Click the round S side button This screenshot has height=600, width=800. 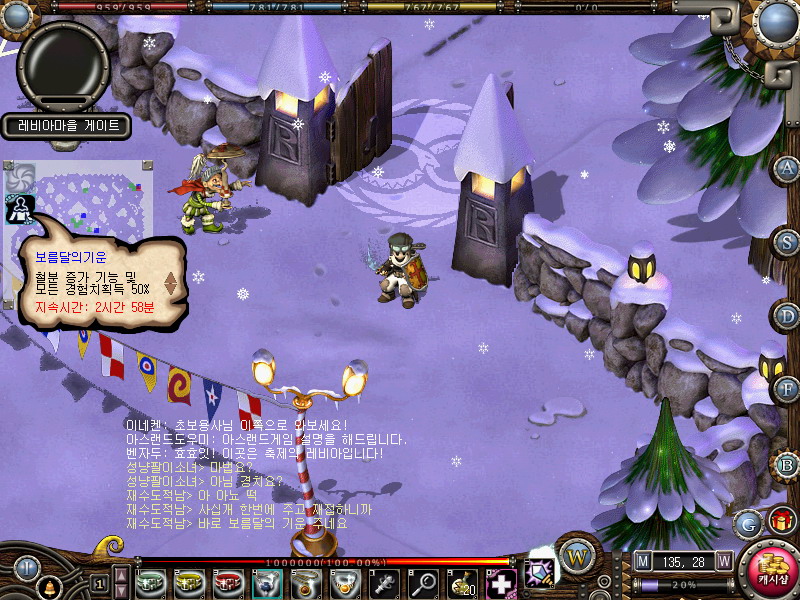click(788, 241)
